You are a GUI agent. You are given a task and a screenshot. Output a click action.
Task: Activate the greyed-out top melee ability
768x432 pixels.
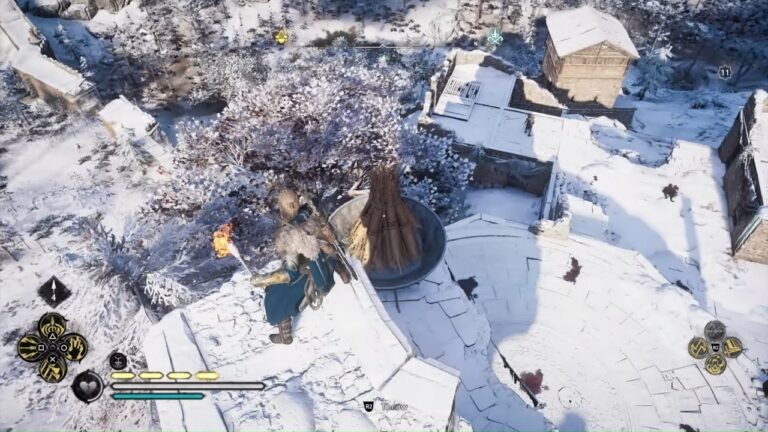(714, 330)
